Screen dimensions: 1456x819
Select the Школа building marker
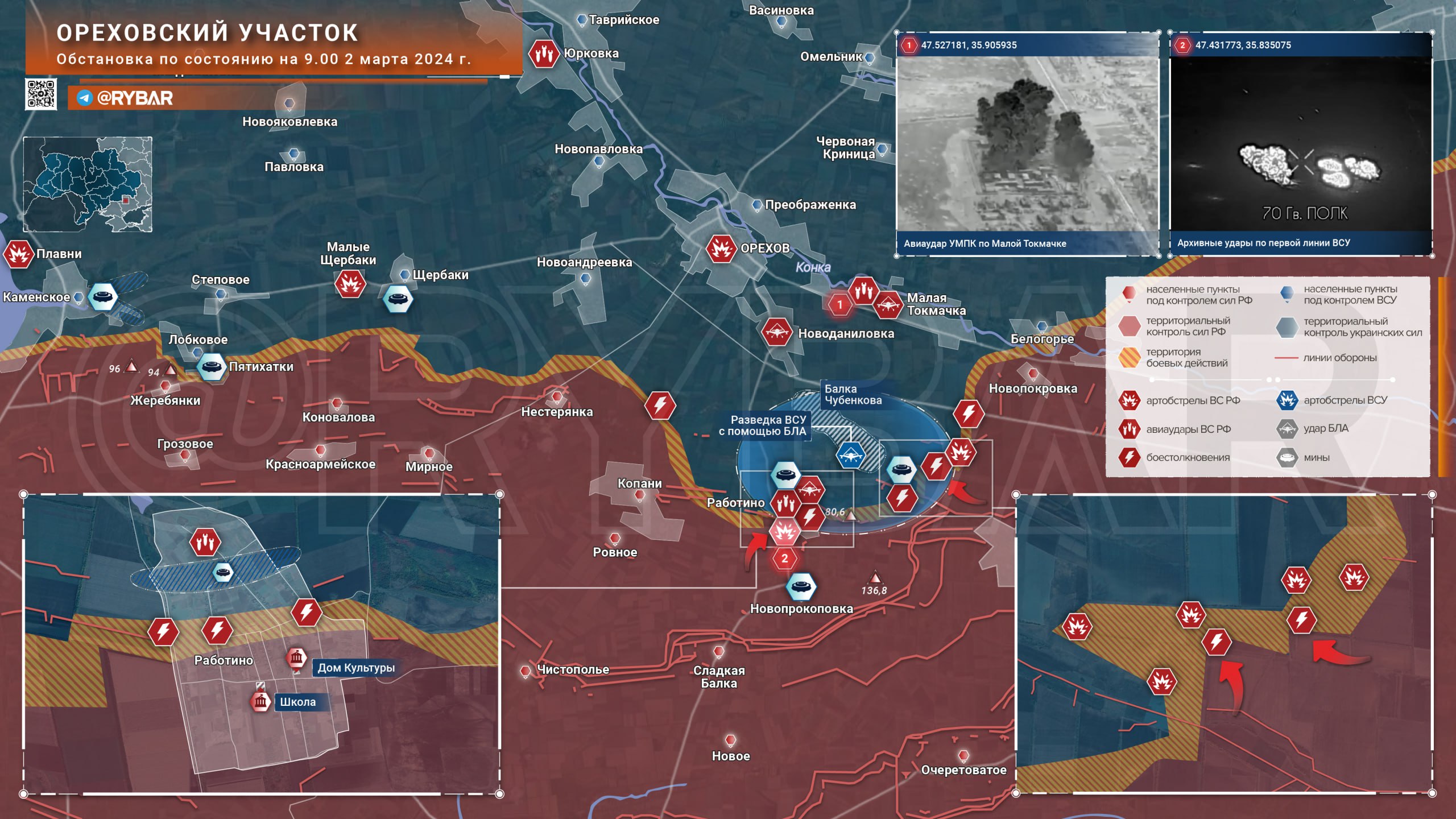point(261,701)
